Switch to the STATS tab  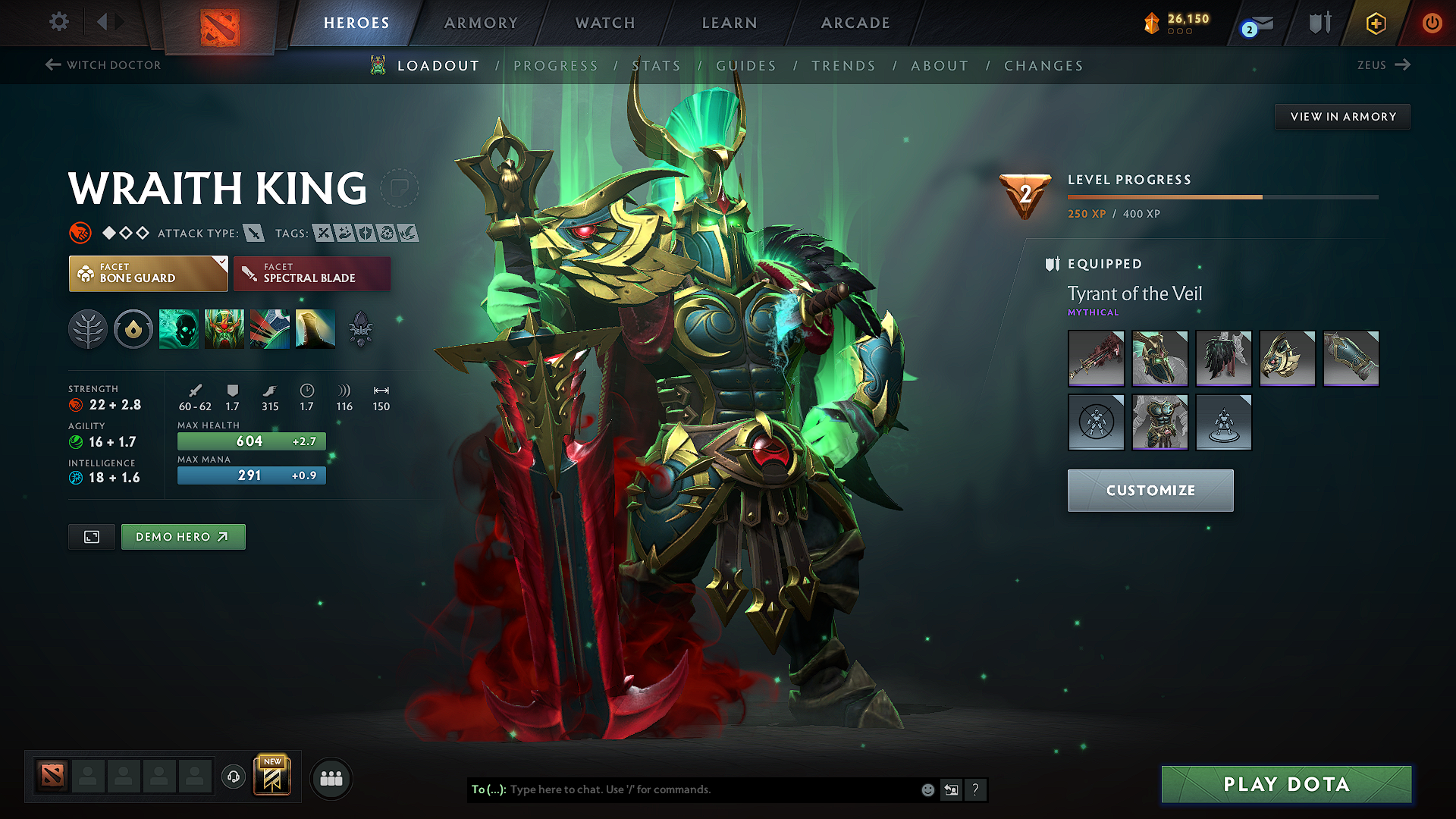click(657, 65)
